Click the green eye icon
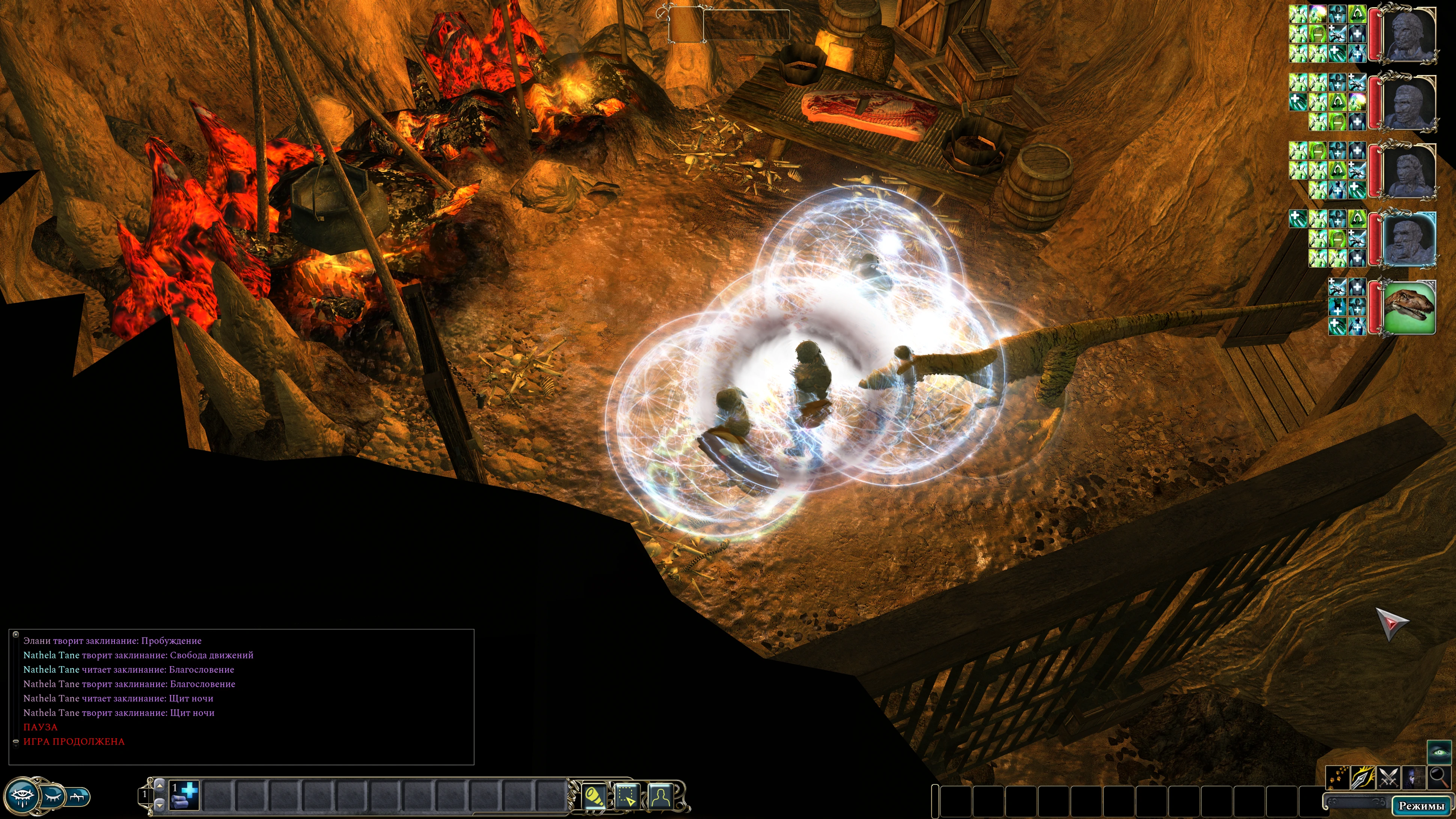 [x=1439, y=752]
